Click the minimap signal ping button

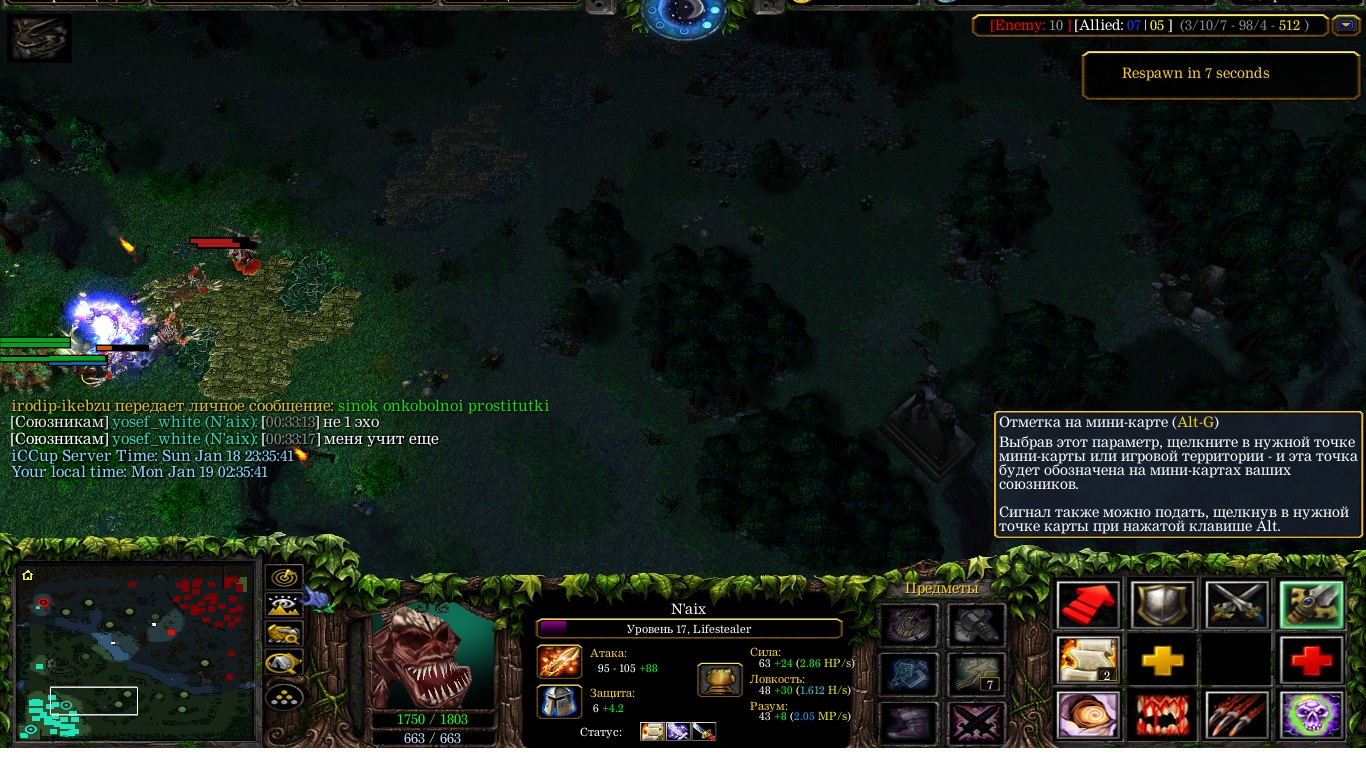coord(284,578)
